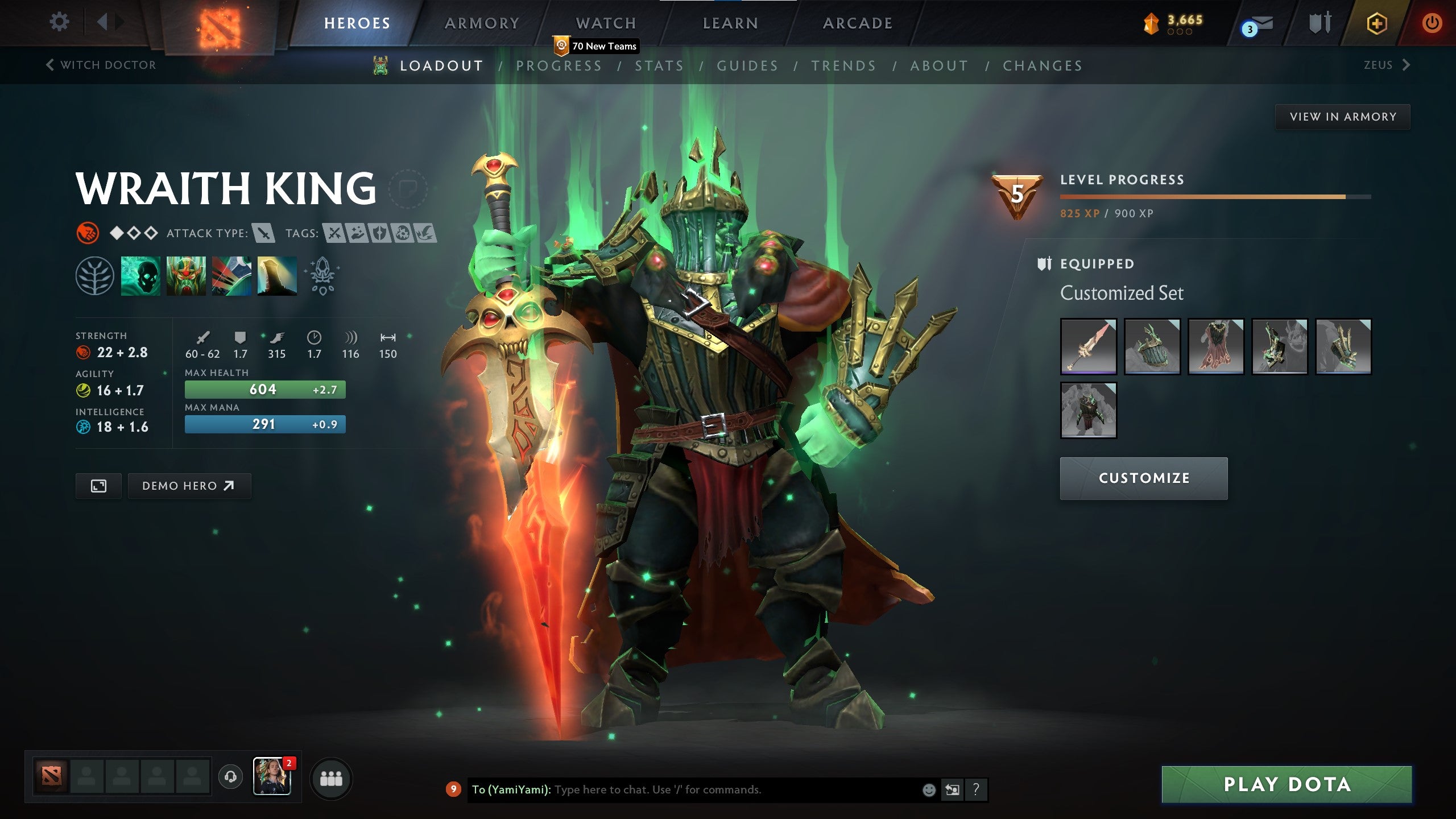Click the melee attack type sword icon
The width and height of the screenshot is (1456, 819).
[x=263, y=233]
